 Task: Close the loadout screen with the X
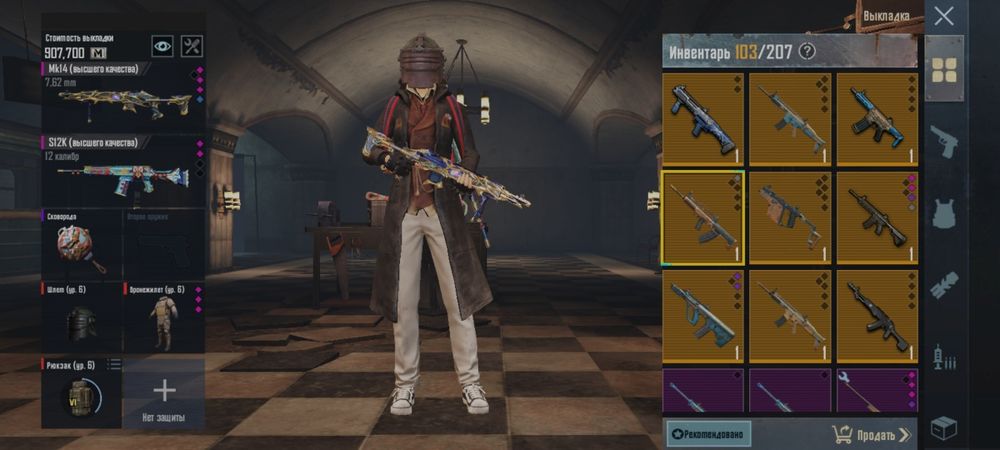(943, 16)
